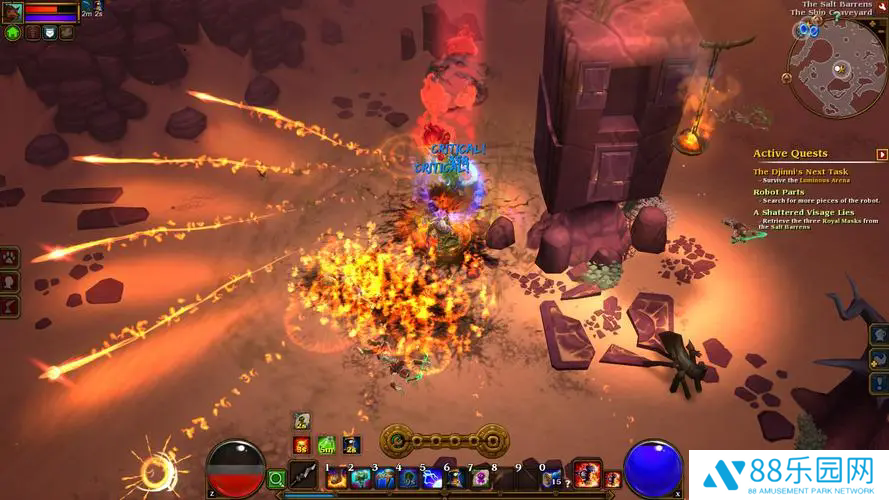Select the large fiery active skill icon
This screenshot has width=889, height=500.
click(587, 476)
